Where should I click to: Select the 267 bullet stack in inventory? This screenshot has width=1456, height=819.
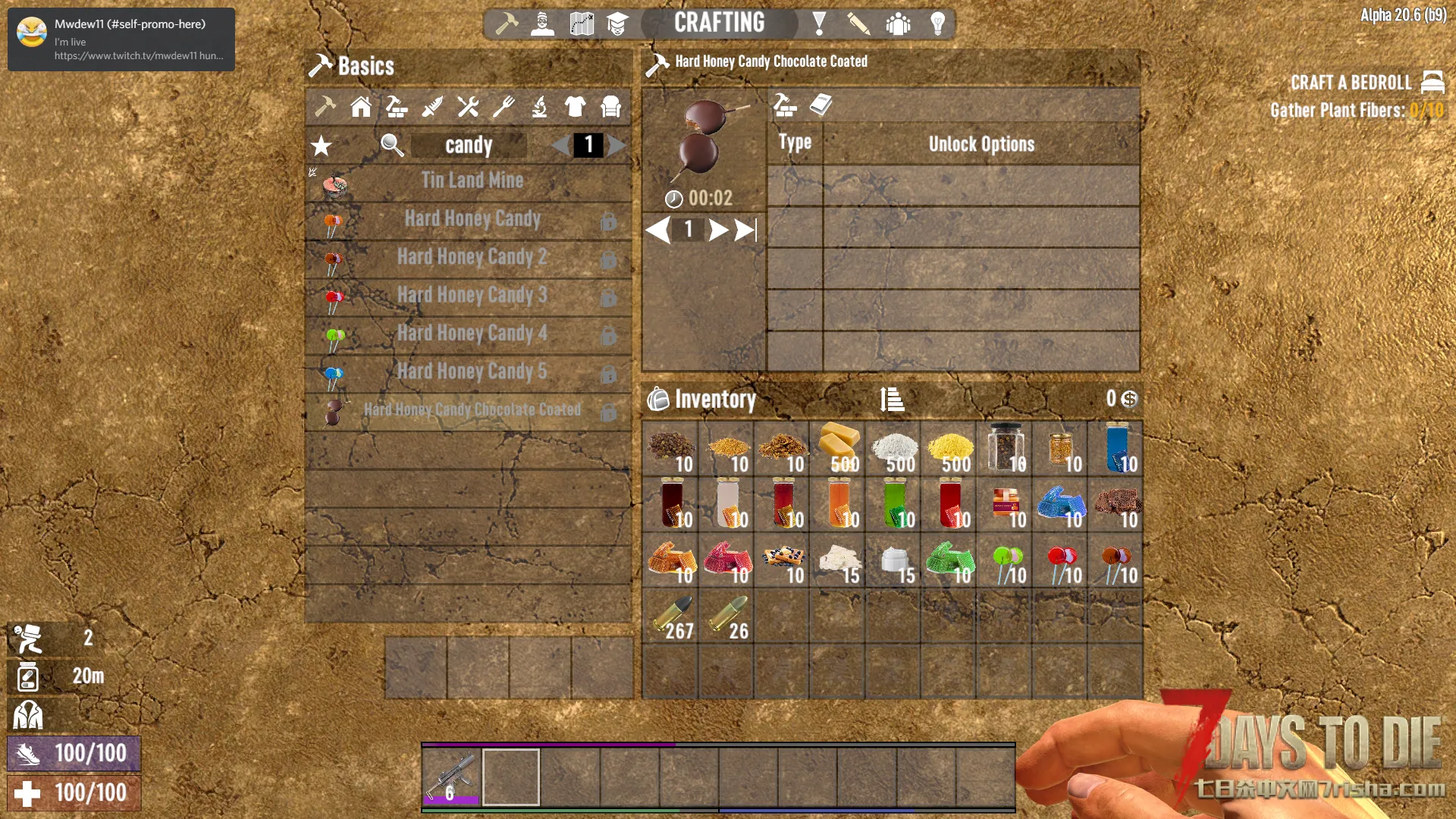click(670, 617)
